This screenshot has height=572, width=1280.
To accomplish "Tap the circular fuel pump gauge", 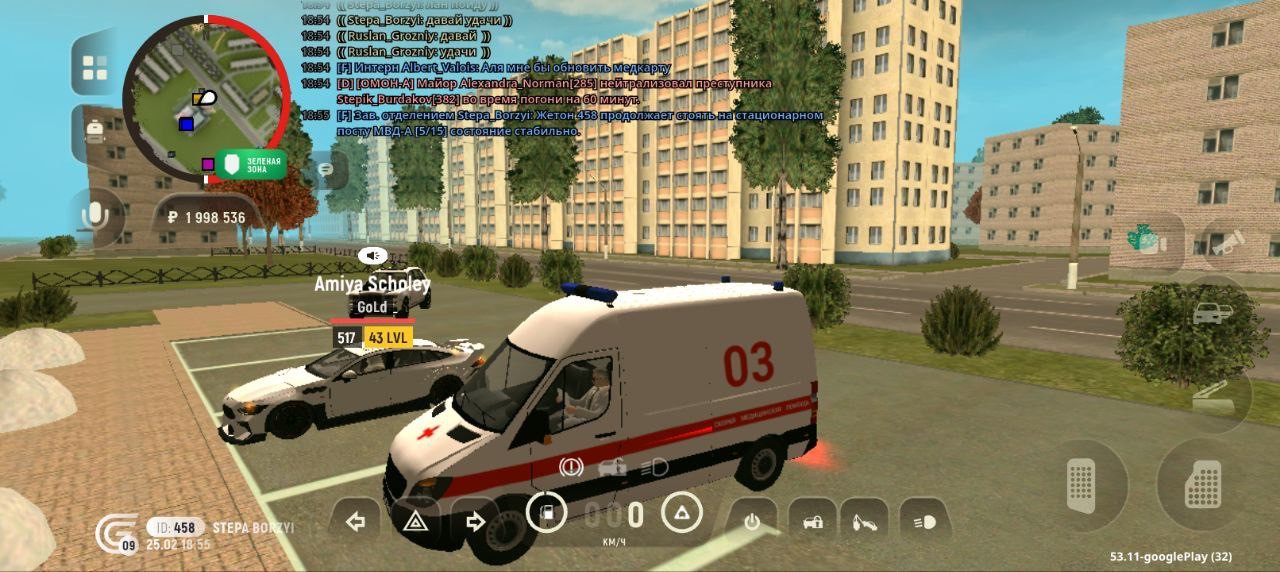I will [x=546, y=514].
